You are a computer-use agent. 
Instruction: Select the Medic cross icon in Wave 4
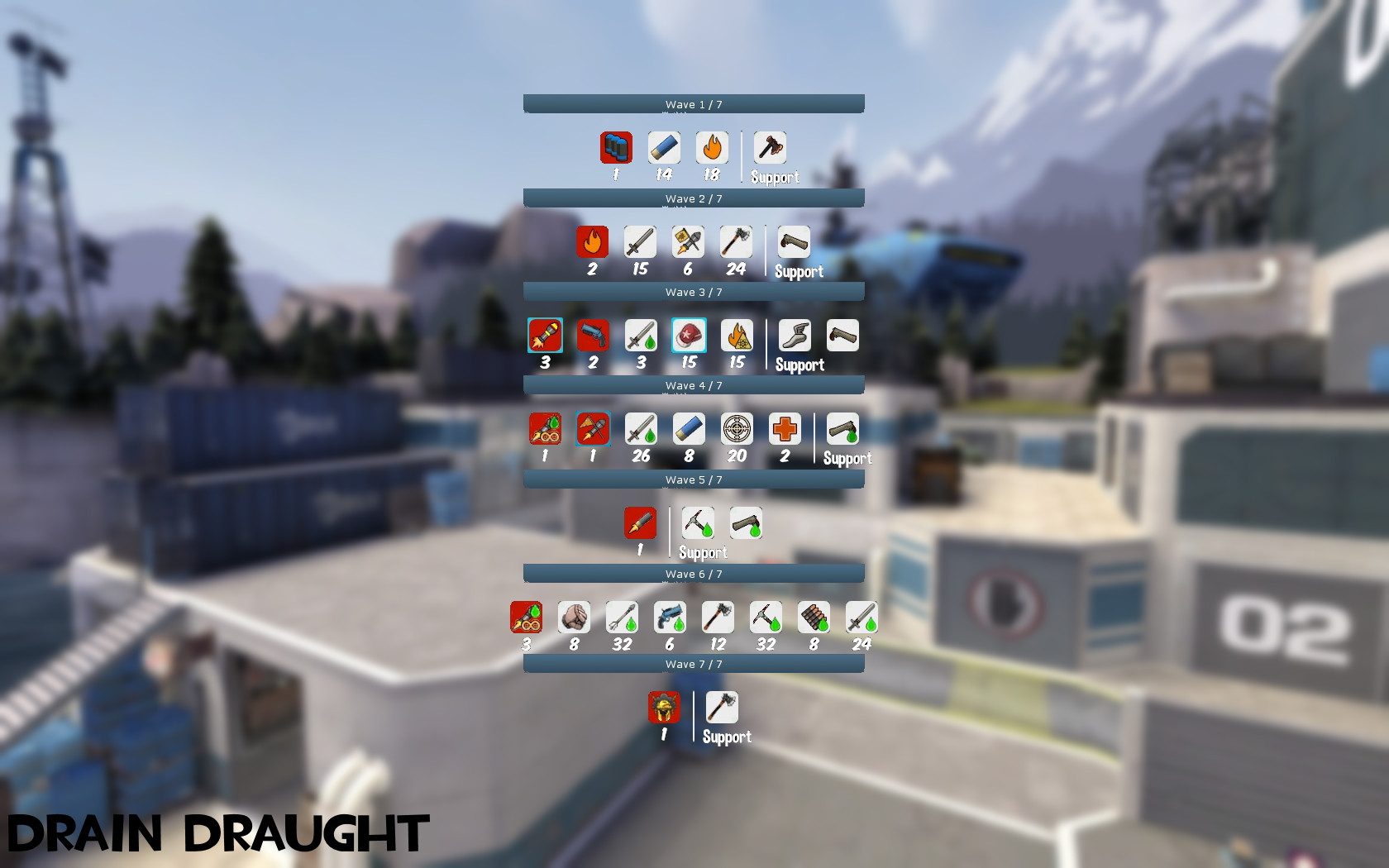pyautogui.click(x=784, y=429)
